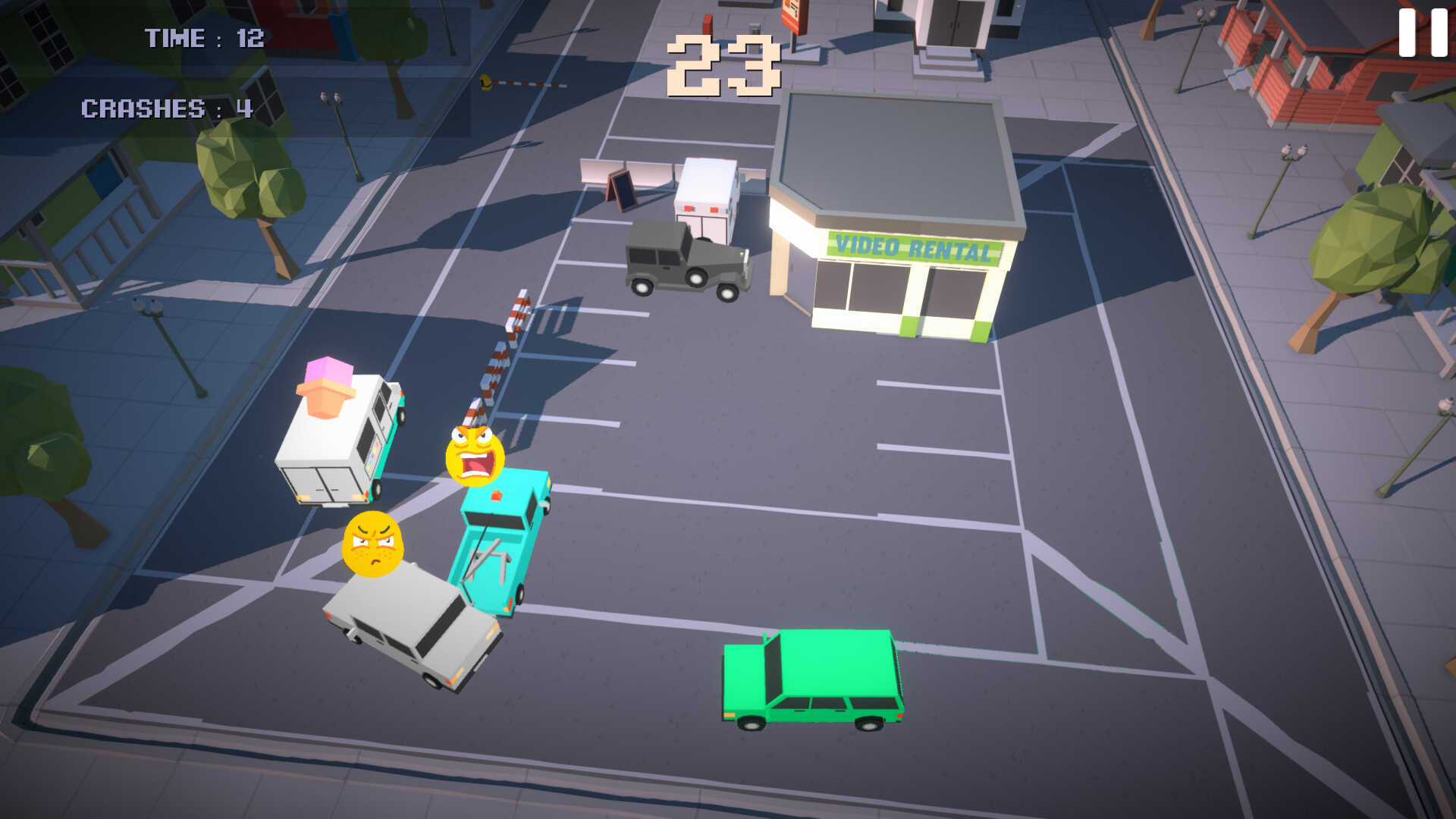Click the score number 23
The height and width of the screenshot is (819, 1456).
722,64
